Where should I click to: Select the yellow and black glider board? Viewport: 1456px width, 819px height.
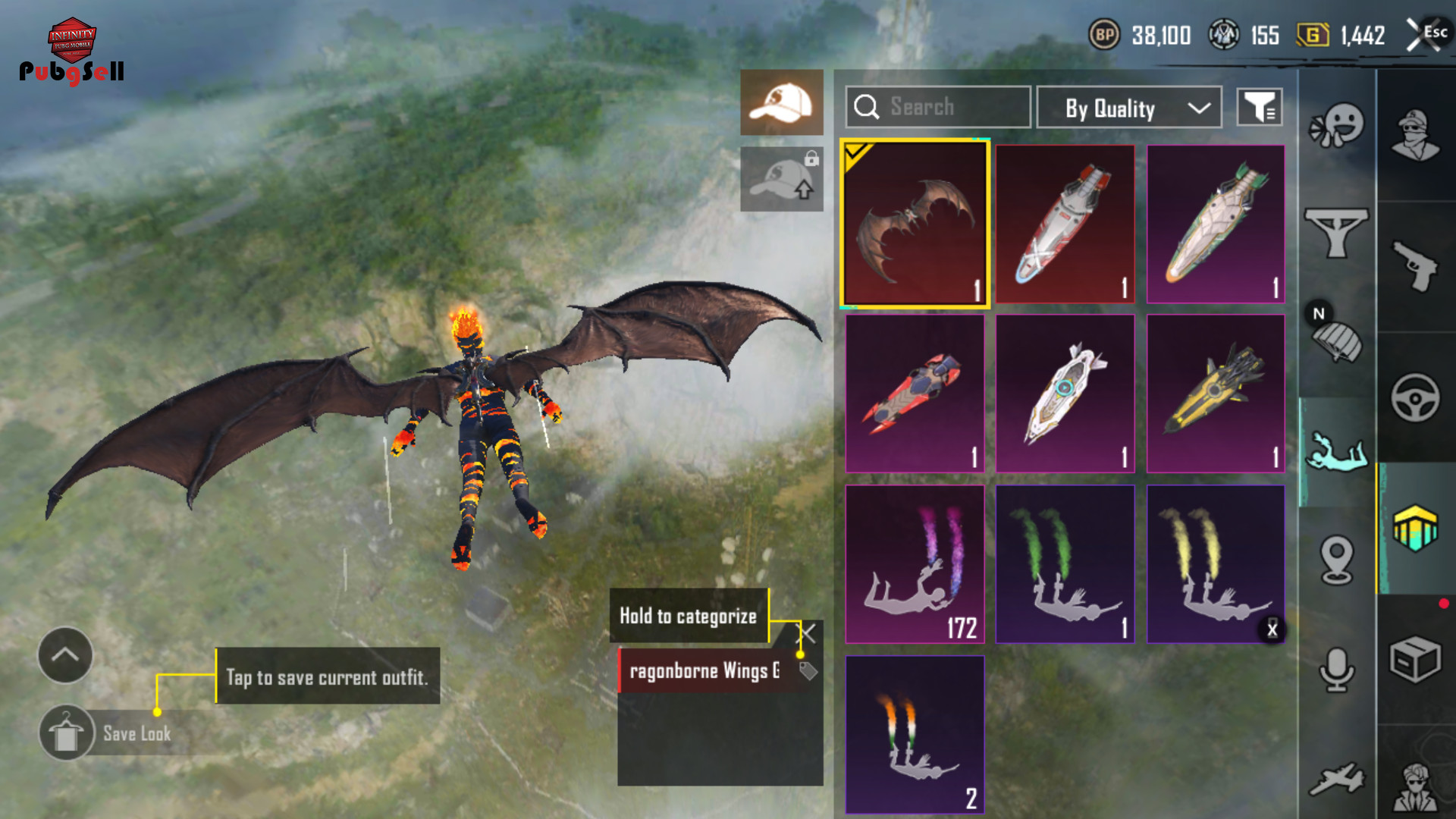tap(1215, 394)
